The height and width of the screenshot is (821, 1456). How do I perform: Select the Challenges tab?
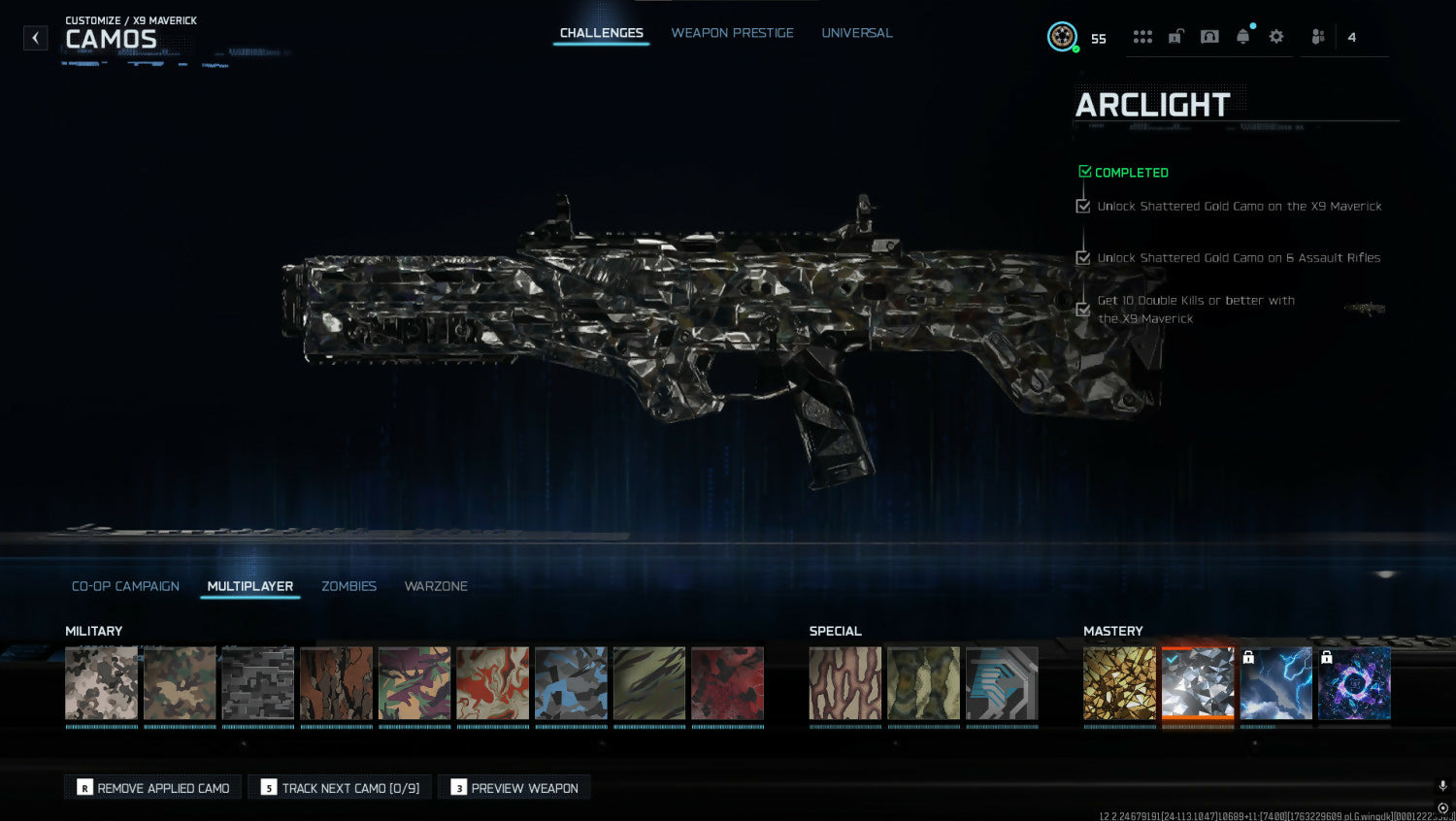pyautogui.click(x=601, y=33)
